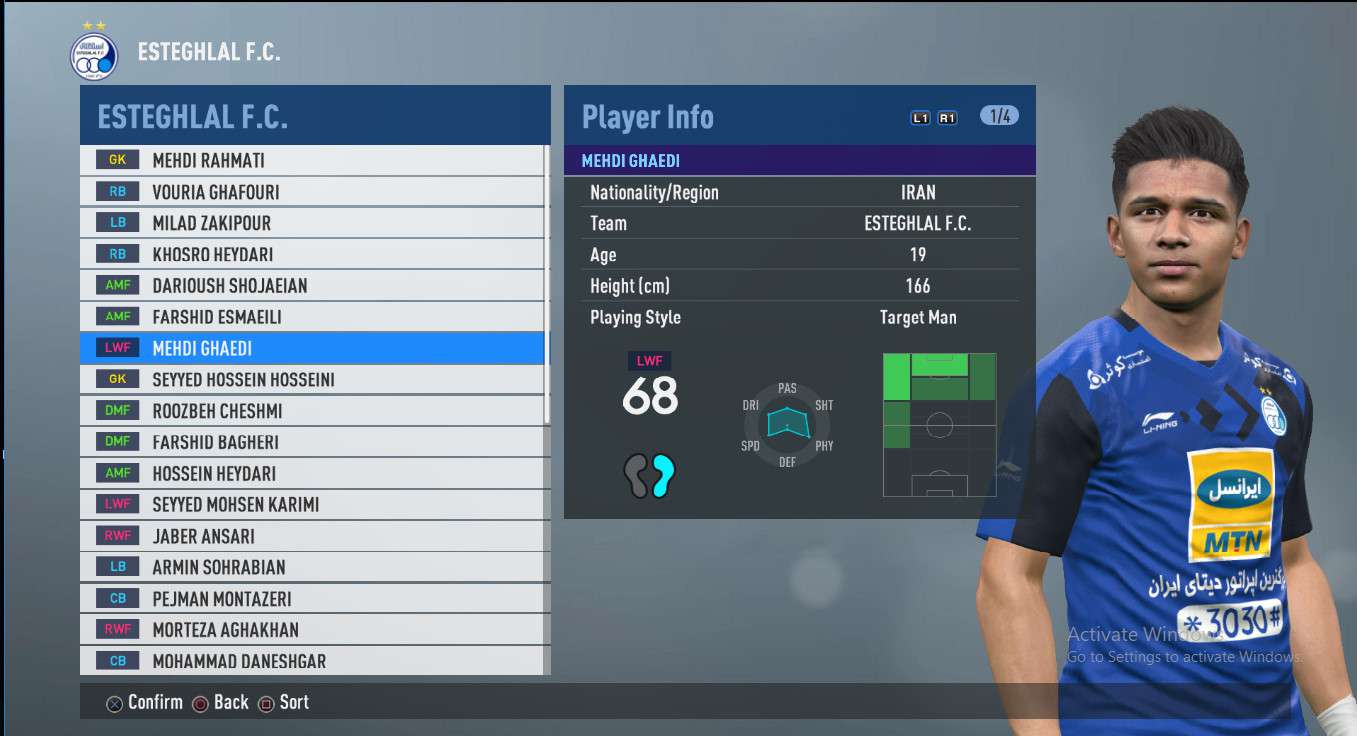
Task: Select the highlighted Mehdi Ghaedi row
Action: pos(312,348)
